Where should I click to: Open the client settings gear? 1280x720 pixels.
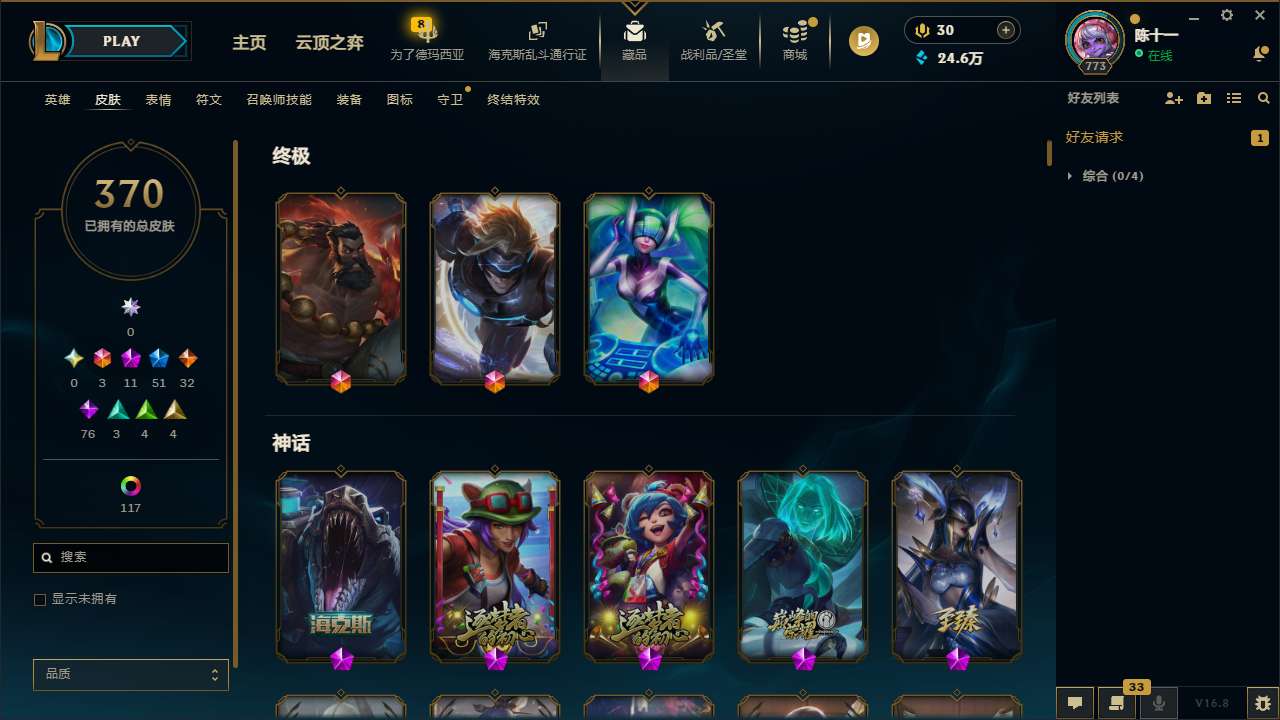pyautogui.click(x=1226, y=16)
